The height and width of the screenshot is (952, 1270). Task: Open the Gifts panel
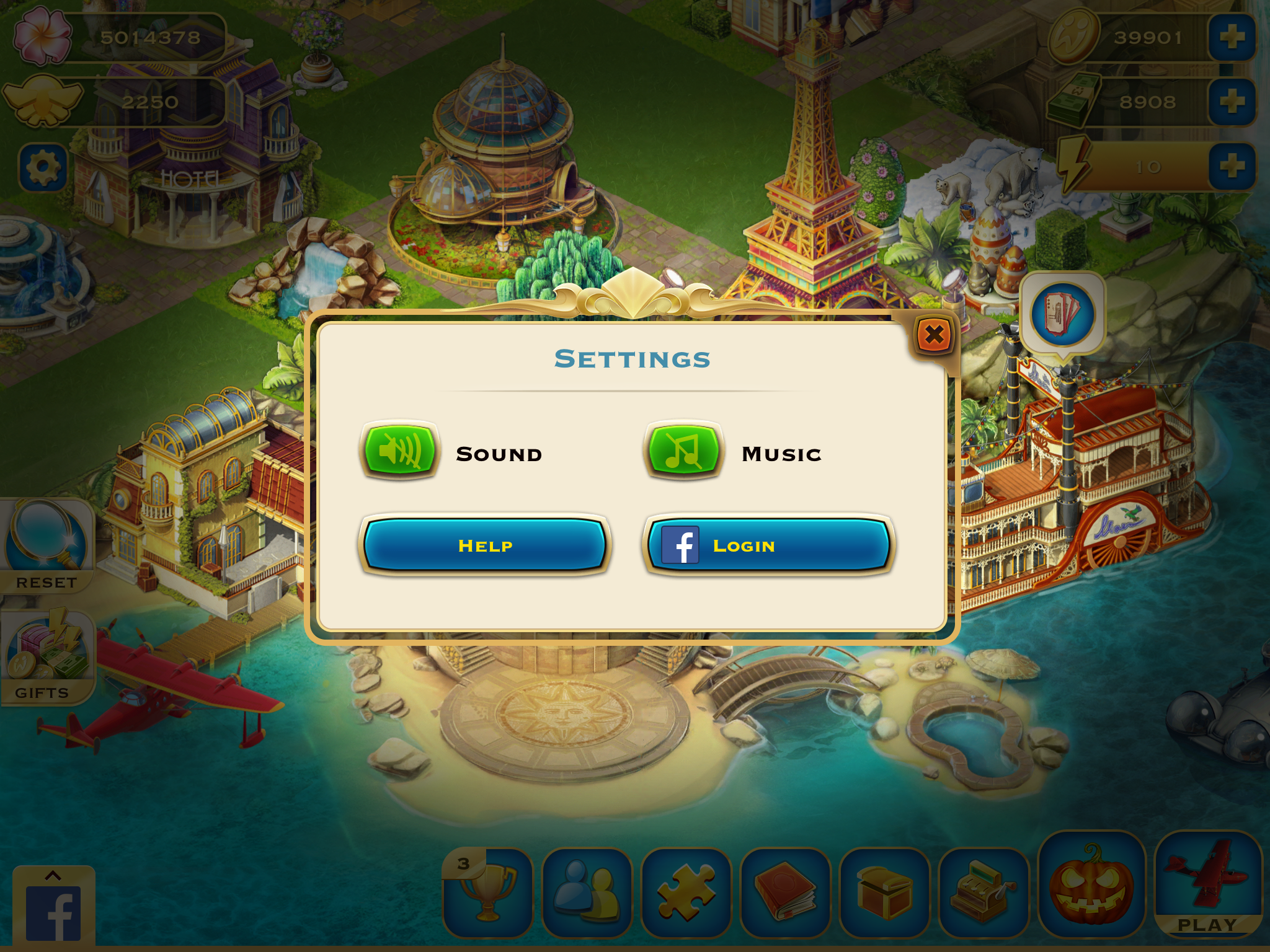pyautogui.click(x=47, y=658)
